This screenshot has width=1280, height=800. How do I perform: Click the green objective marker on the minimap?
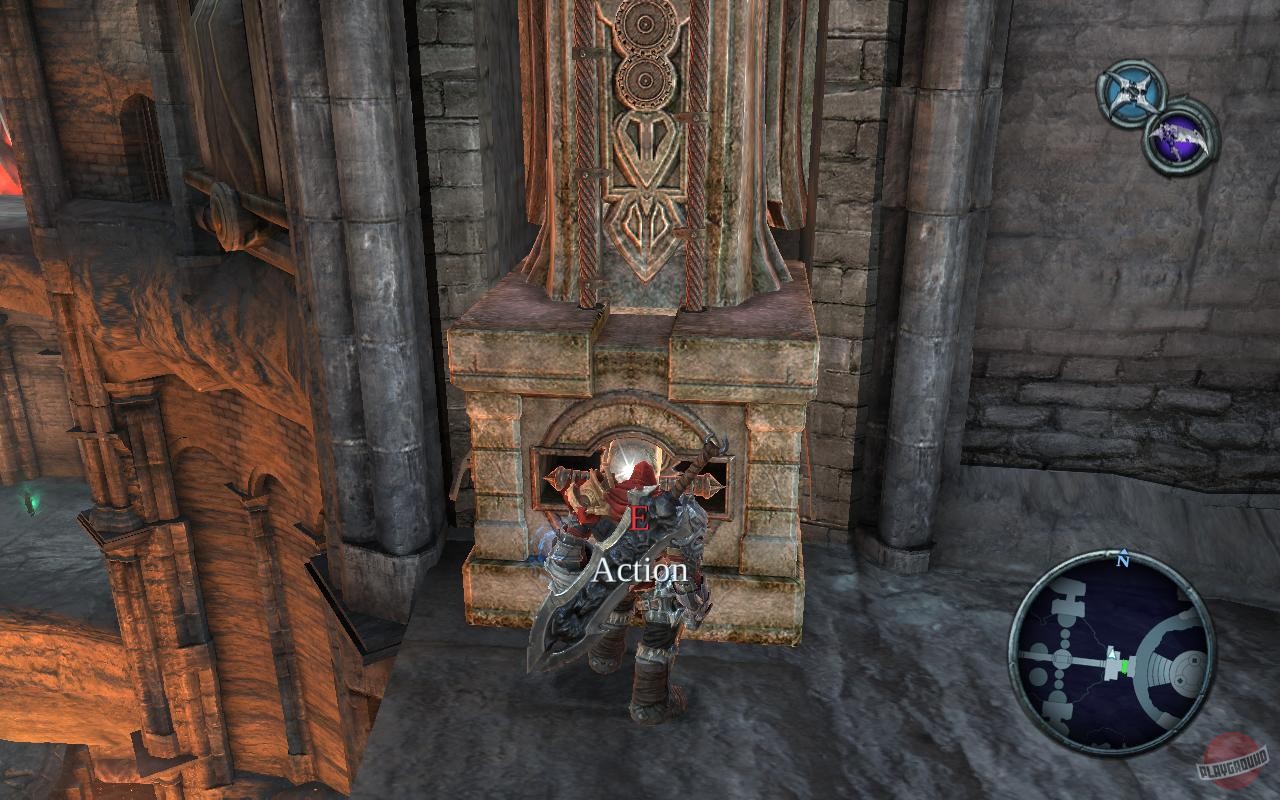tap(1124, 667)
